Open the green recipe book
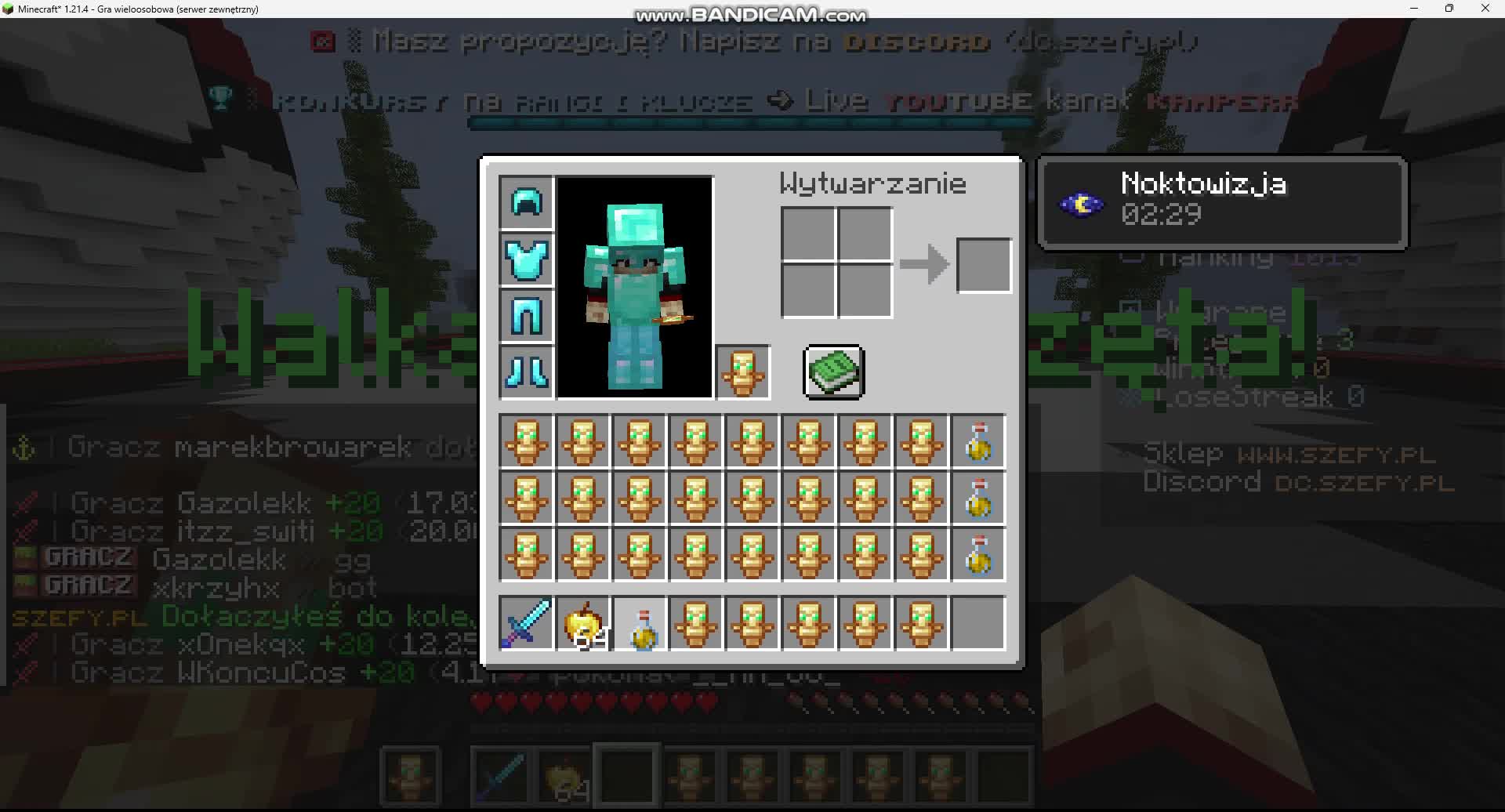The image size is (1505, 812). point(833,372)
